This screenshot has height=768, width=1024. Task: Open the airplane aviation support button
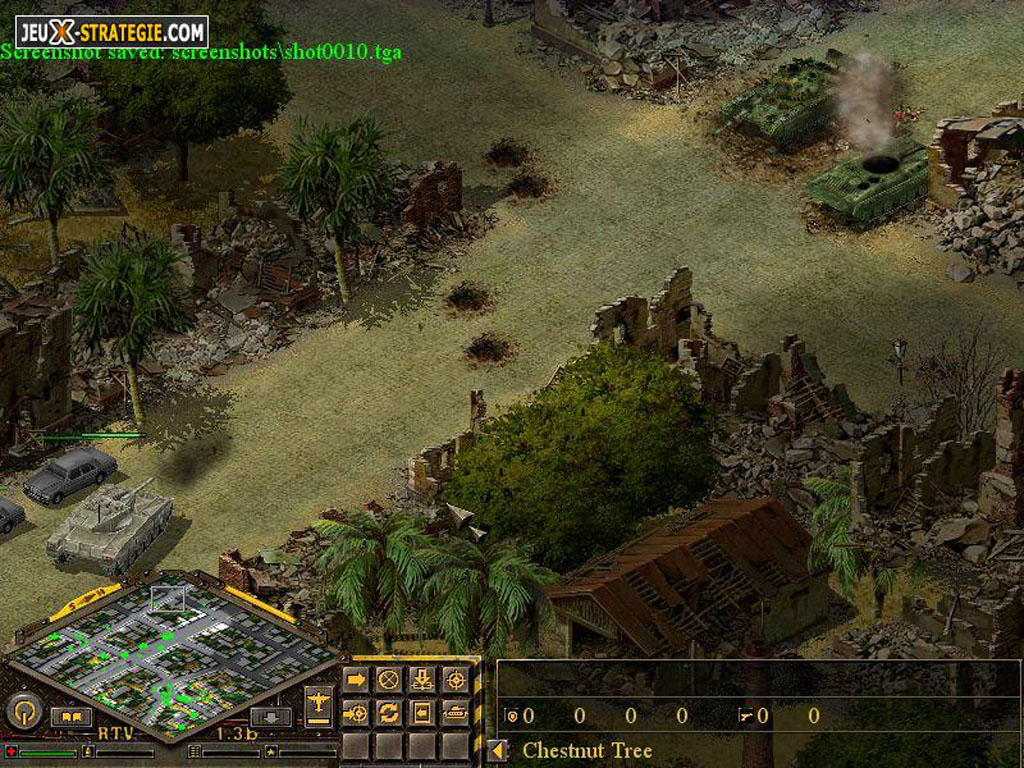click(319, 704)
